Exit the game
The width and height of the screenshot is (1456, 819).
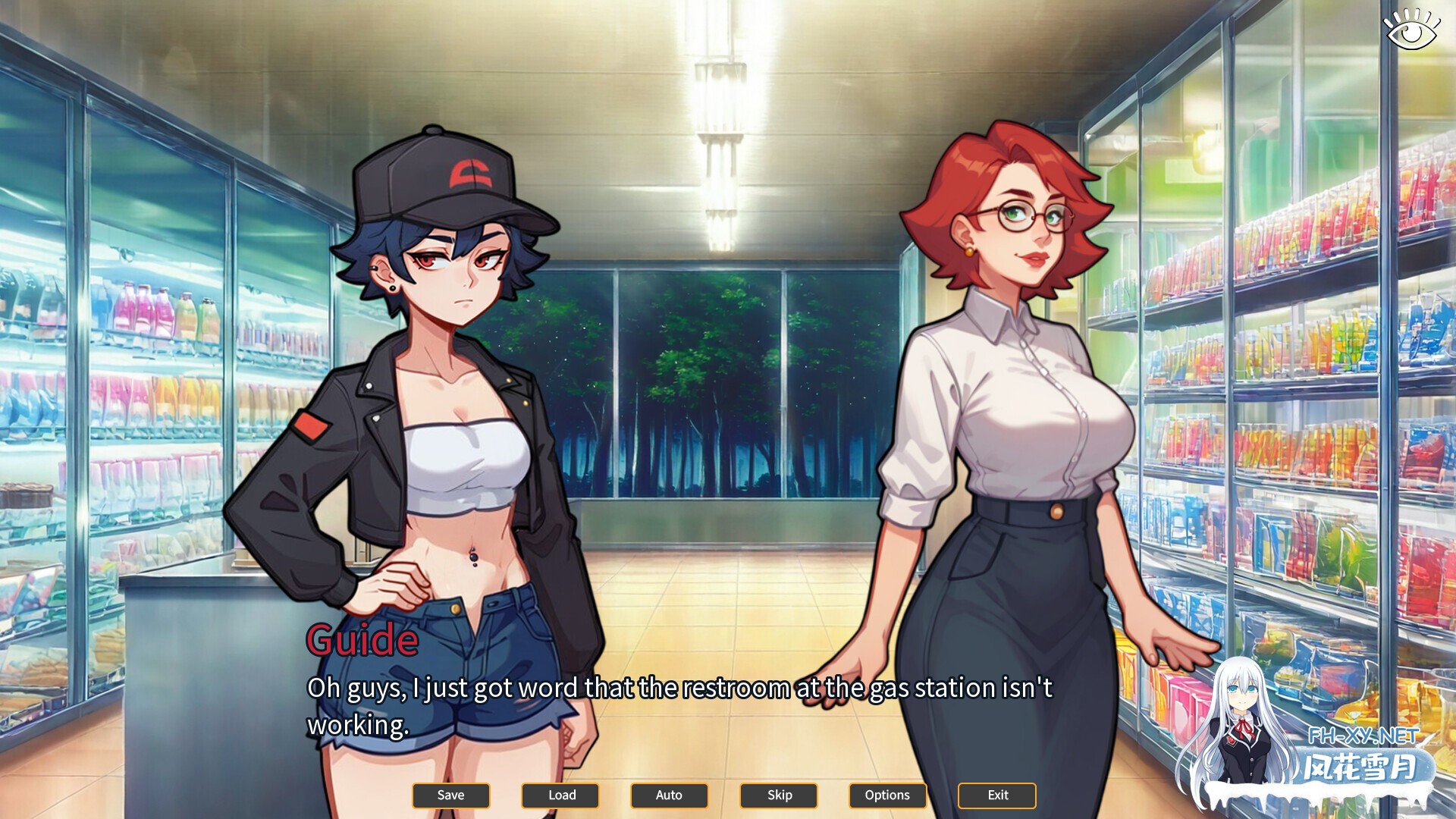(x=997, y=795)
